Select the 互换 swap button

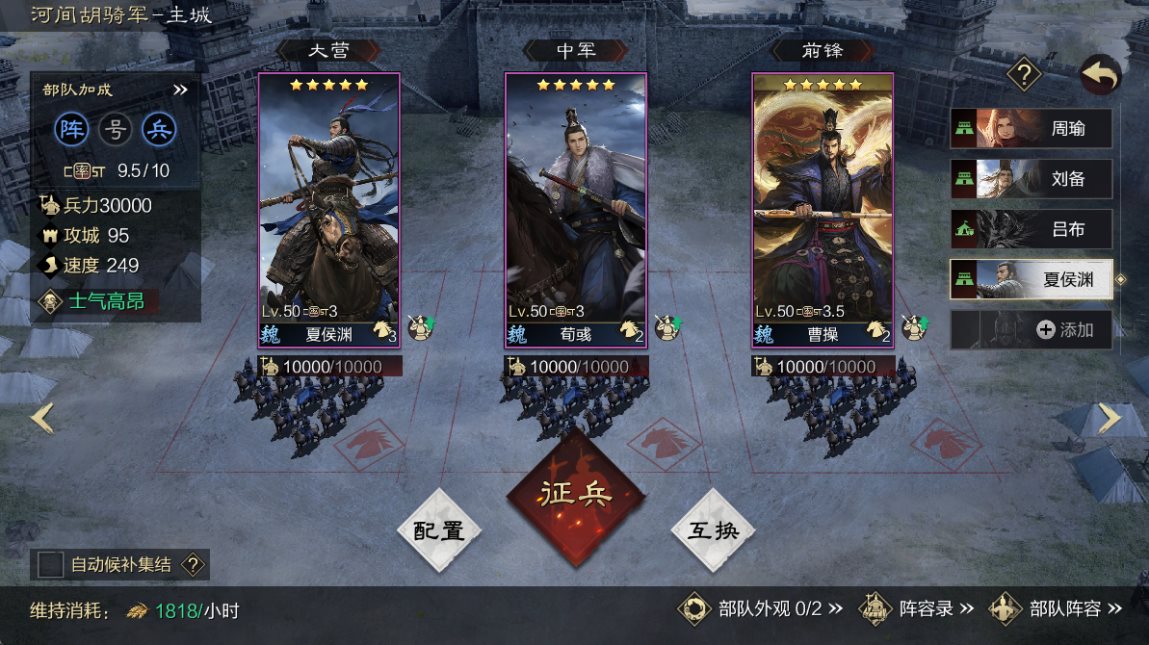712,530
